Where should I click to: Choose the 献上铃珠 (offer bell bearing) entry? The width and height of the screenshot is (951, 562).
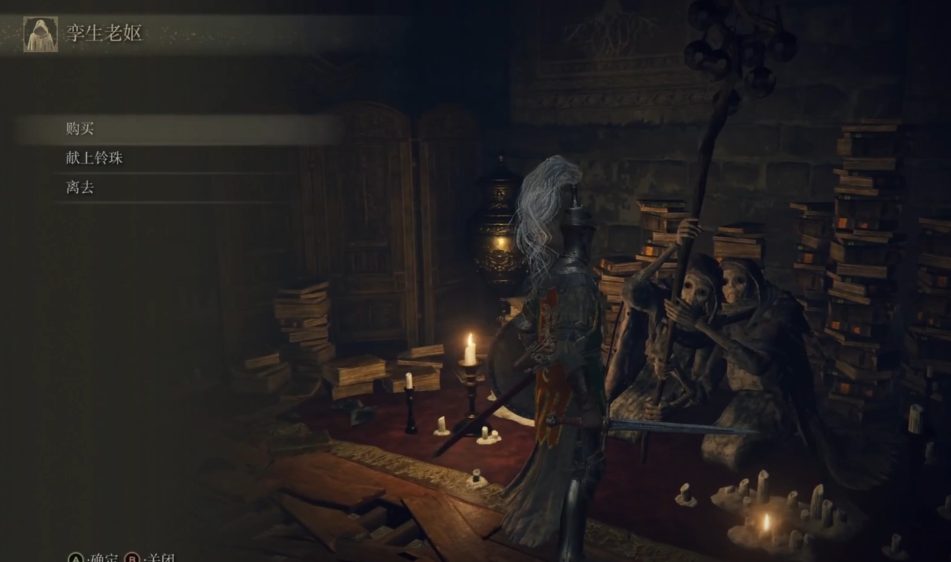pyautogui.click(x=94, y=158)
